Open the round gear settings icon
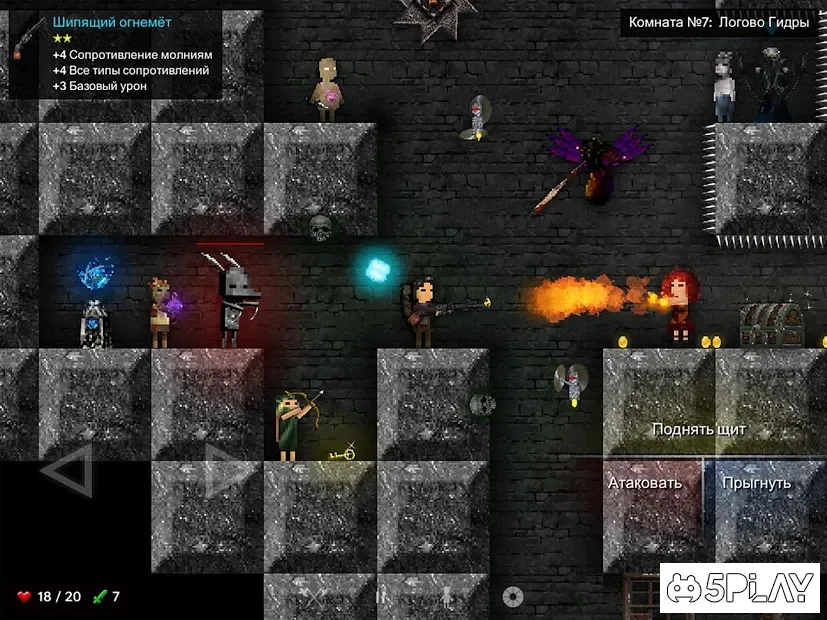Image resolution: width=827 pixels, height=620 pixels. click(x=513, y=597)
